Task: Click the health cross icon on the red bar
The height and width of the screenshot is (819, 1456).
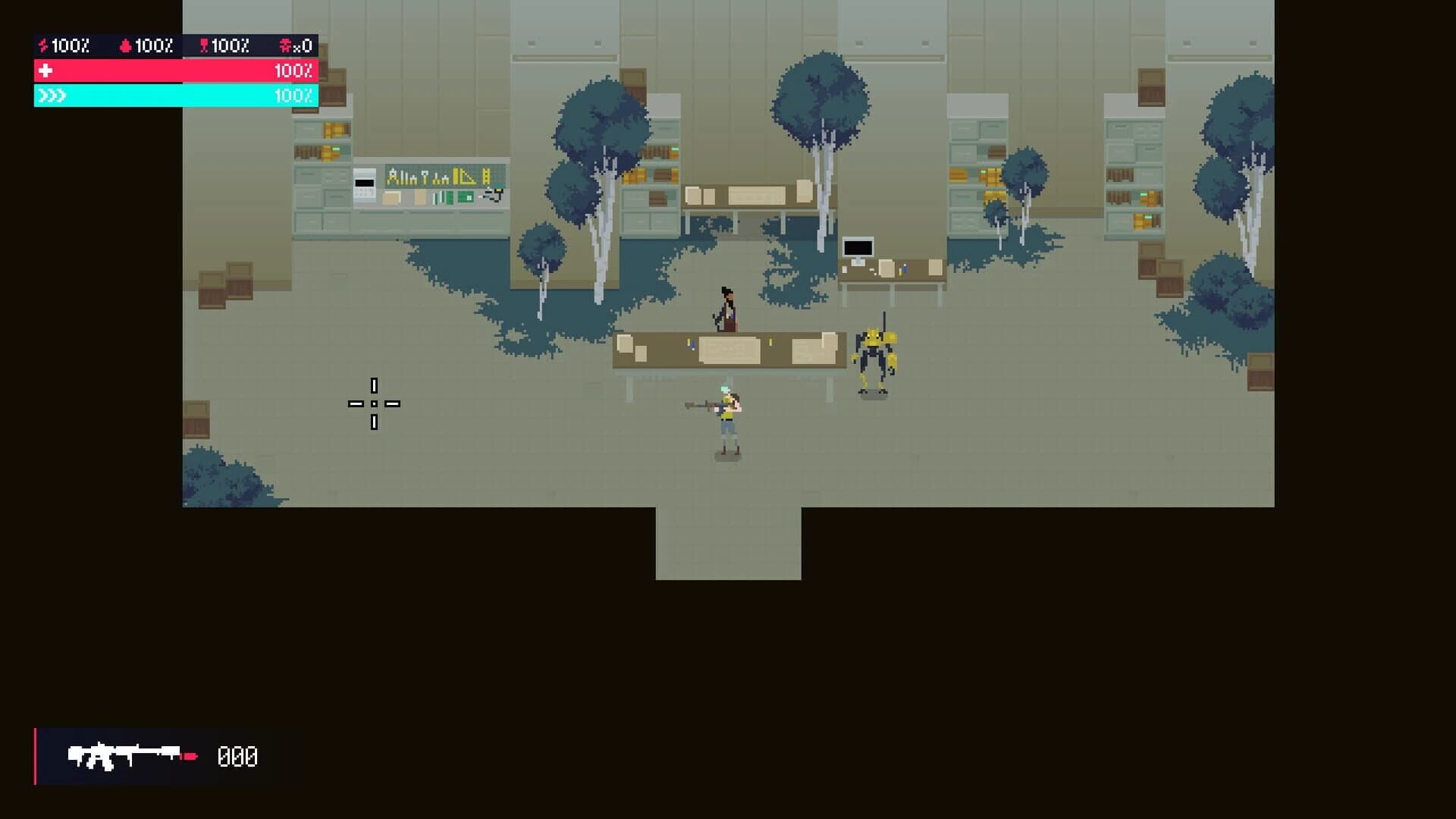Action: [x=46, y=71]
